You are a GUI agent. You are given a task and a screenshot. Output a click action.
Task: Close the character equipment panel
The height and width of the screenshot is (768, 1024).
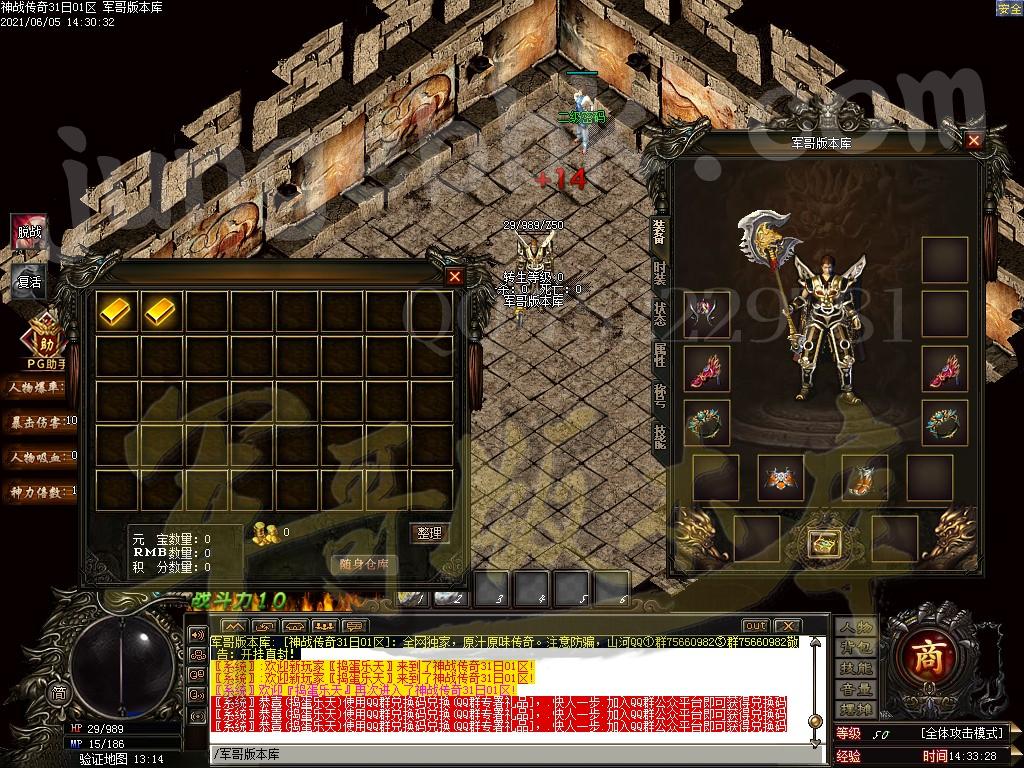(974, 141)
